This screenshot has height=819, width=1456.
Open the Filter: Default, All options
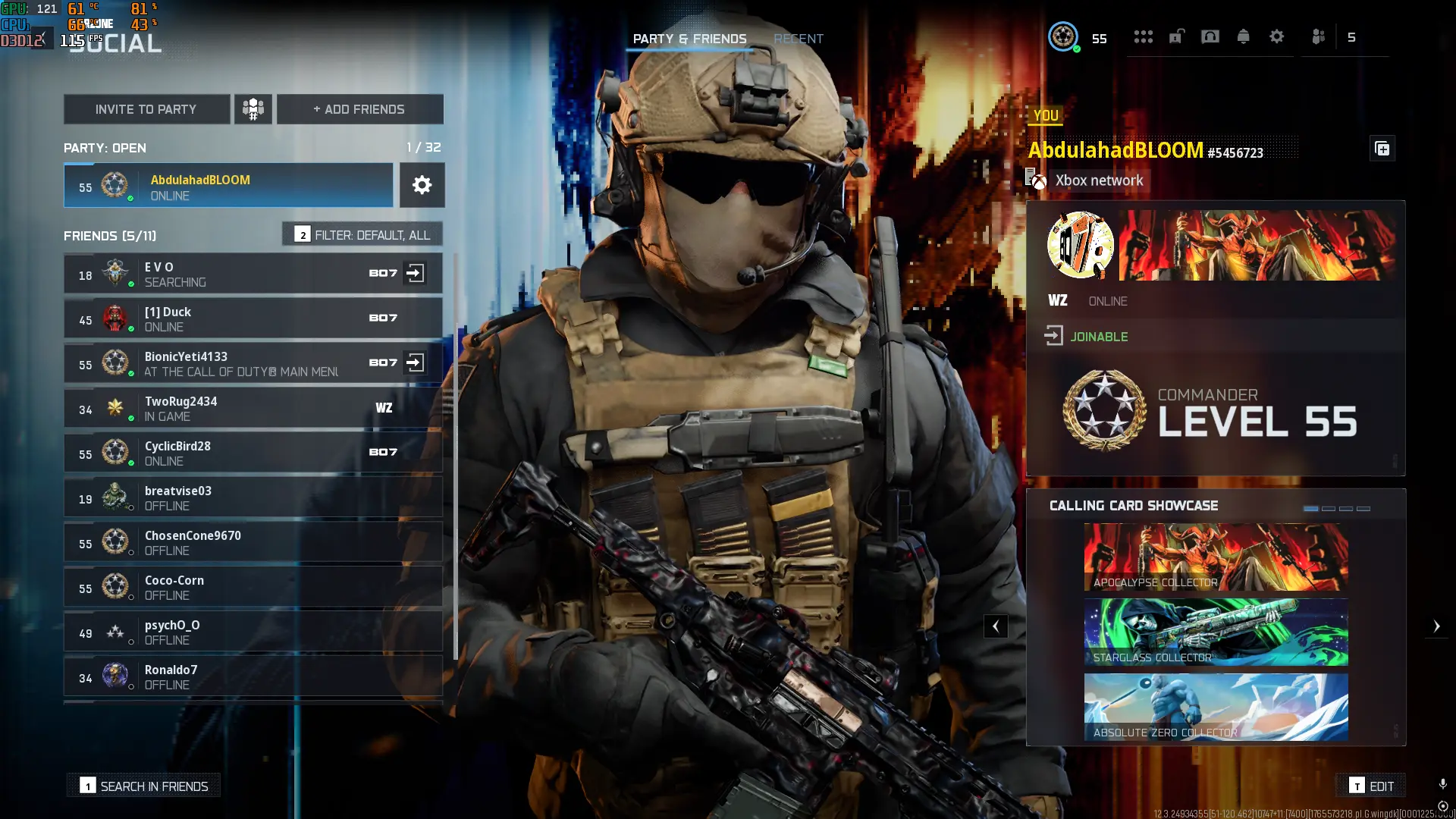(x=362, y=234)
